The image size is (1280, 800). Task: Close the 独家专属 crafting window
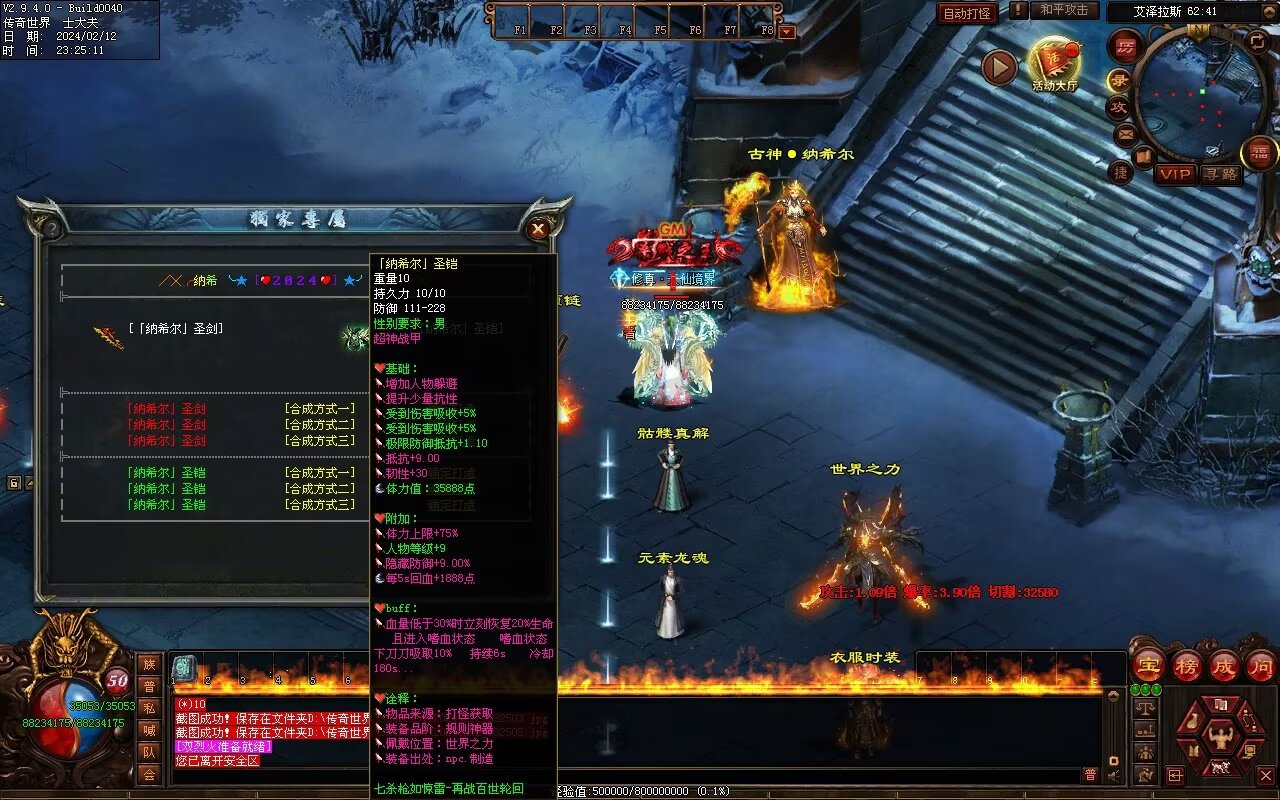(x=539, y=229)
